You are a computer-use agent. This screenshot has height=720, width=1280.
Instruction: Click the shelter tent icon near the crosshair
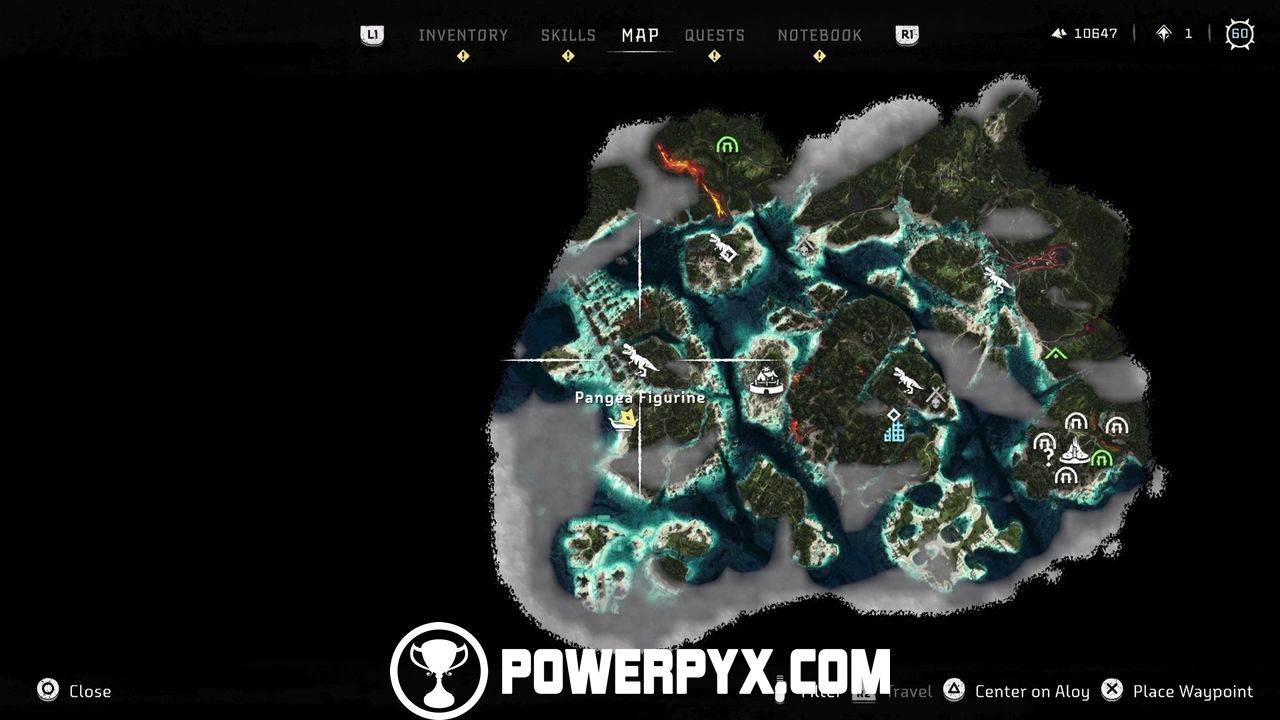(x=765, y=382)
